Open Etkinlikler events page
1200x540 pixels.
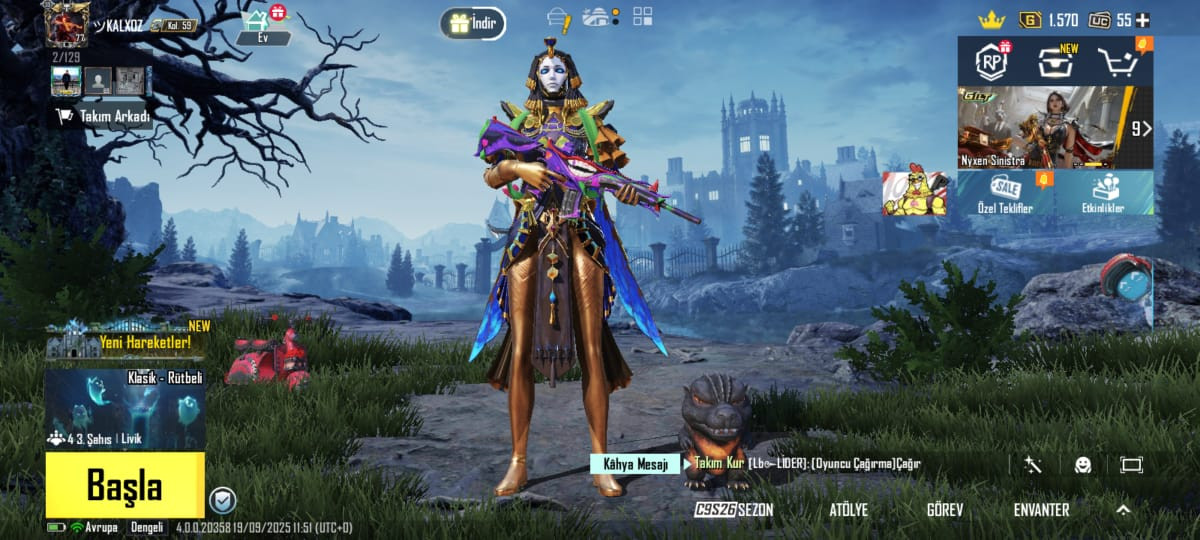(x=1106, y=192)
